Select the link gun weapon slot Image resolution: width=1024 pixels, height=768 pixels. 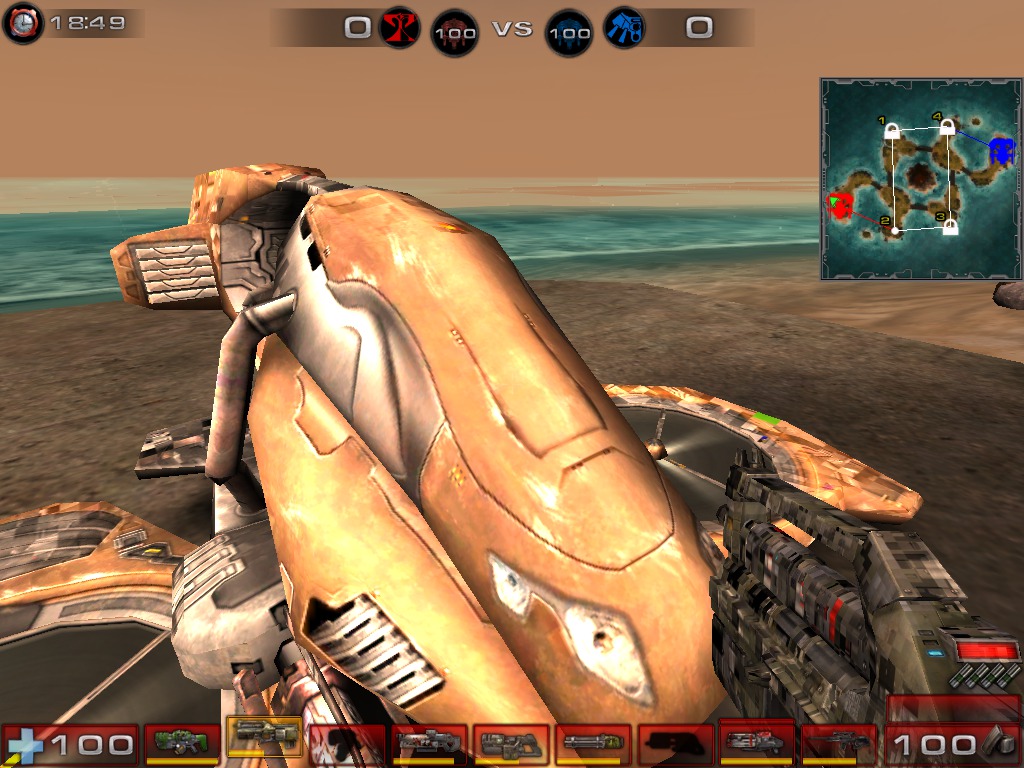tap(511, 743)
